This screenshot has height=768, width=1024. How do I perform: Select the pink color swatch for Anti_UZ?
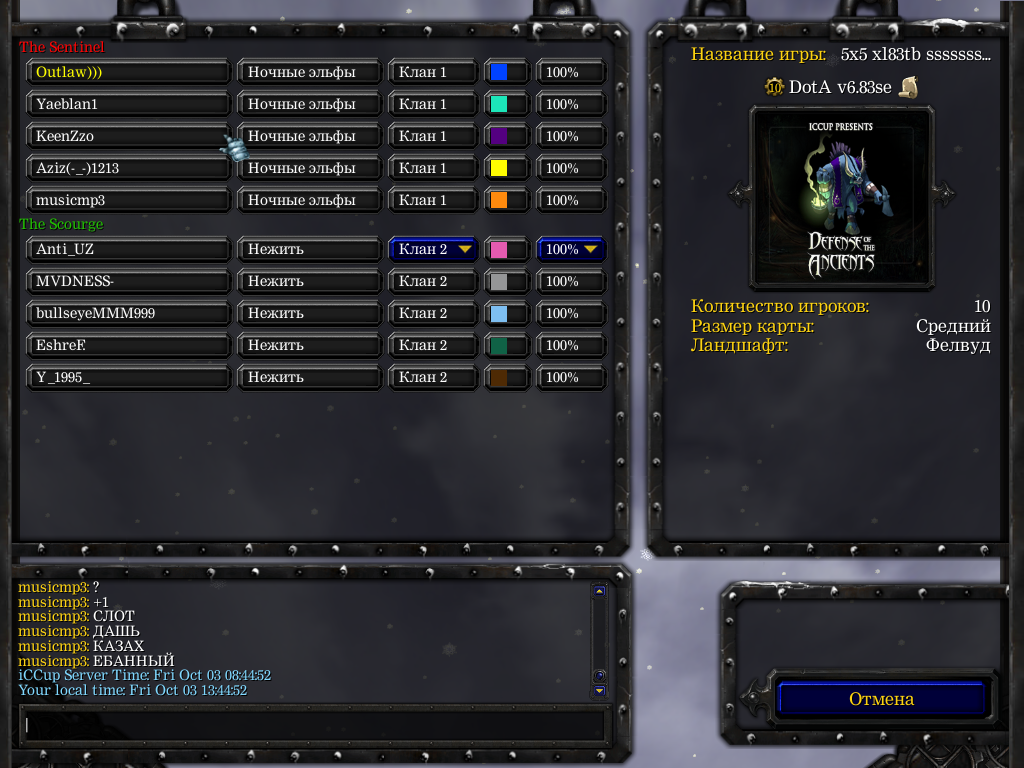pos(506,249)
